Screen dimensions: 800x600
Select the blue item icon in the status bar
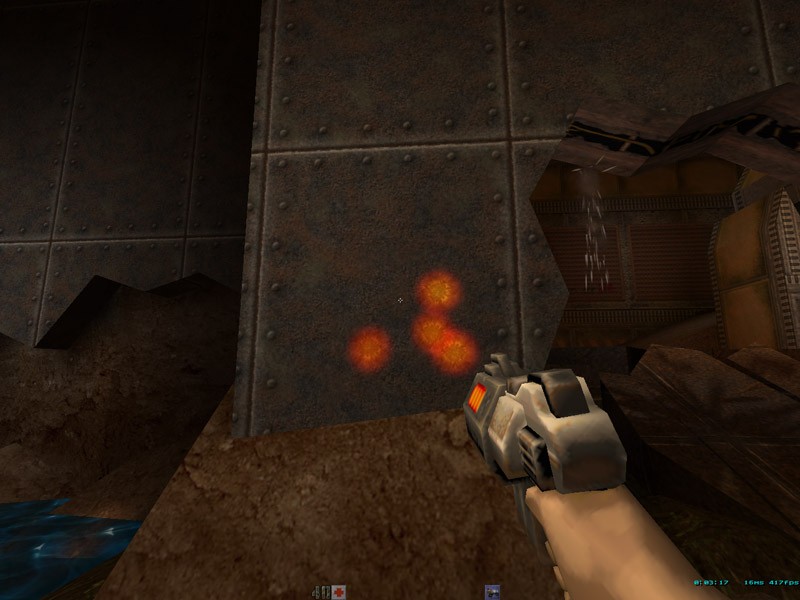click(x=492, y=591)
